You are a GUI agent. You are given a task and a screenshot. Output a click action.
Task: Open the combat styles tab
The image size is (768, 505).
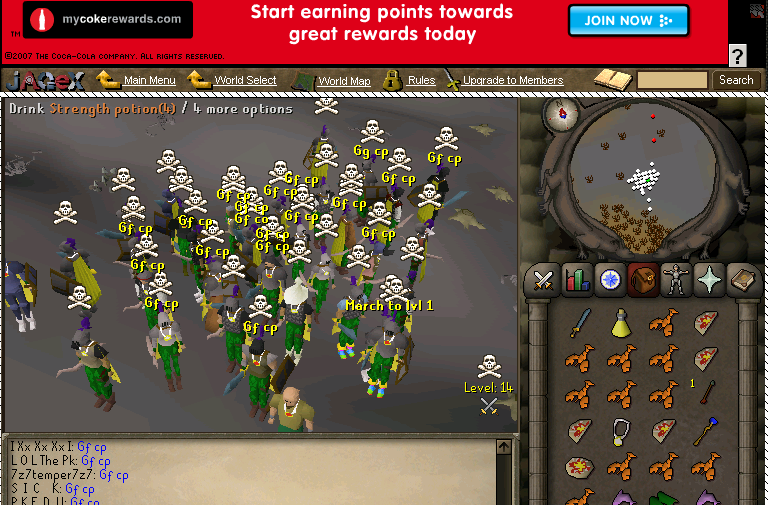click(x=544, y=281)
